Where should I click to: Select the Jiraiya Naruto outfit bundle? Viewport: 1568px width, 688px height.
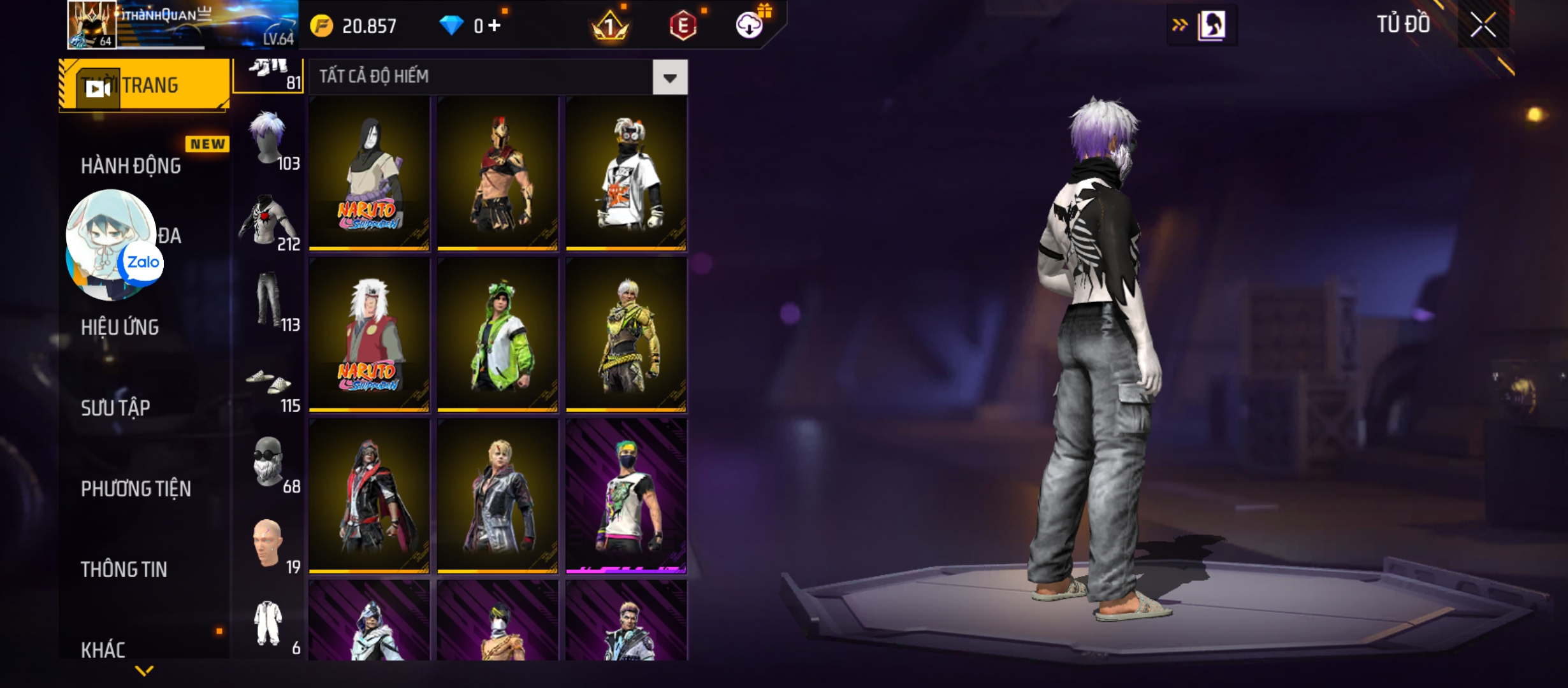369,335
